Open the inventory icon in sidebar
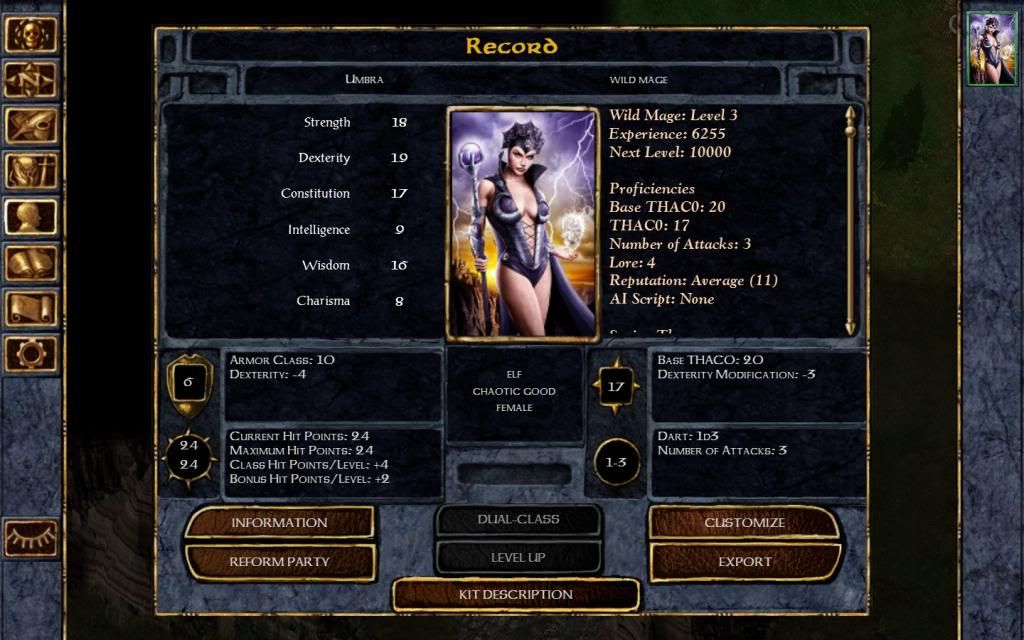 click(x=30, y=171)
